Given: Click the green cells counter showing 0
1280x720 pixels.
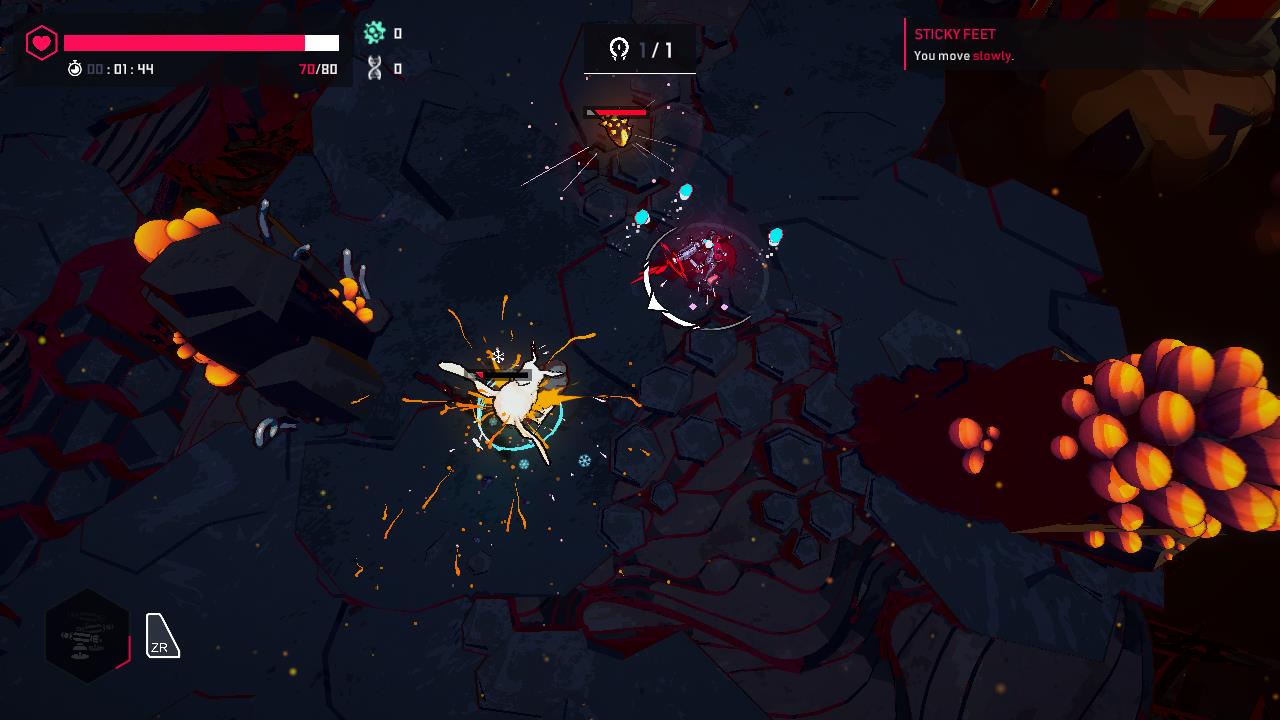Looking at the screenshot, I should 400,33.
